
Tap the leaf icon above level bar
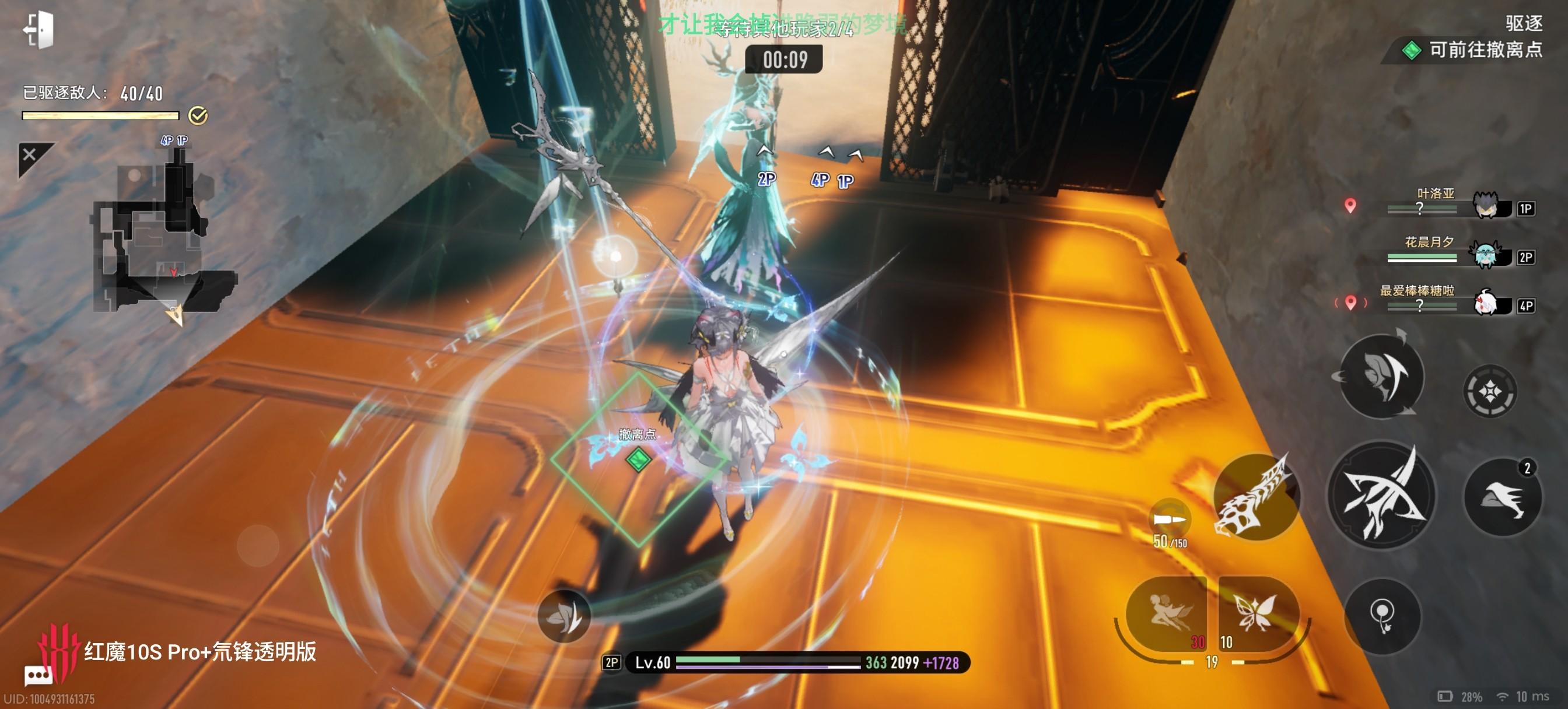(563, 616)
